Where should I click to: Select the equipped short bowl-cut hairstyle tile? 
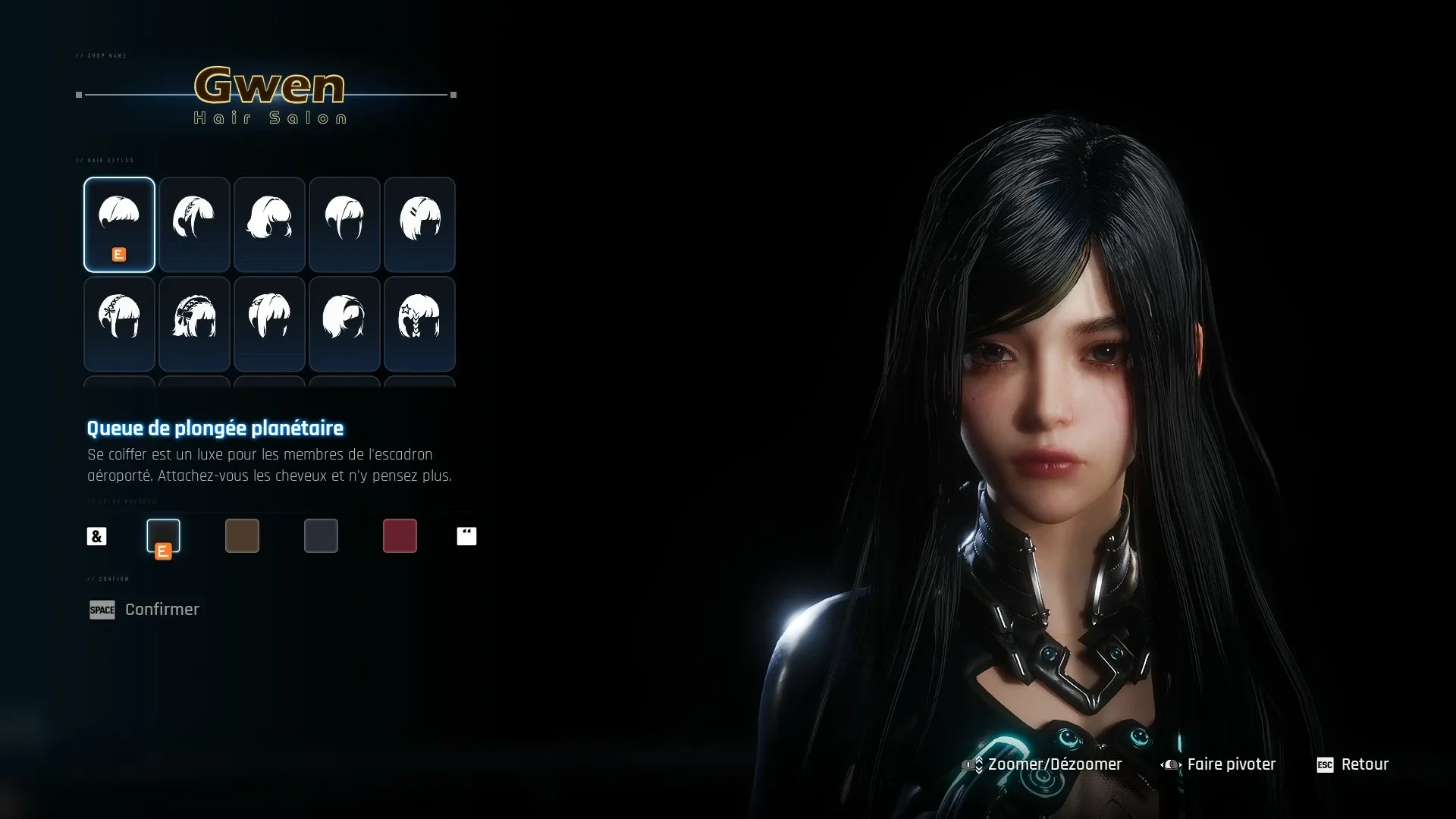119,224
